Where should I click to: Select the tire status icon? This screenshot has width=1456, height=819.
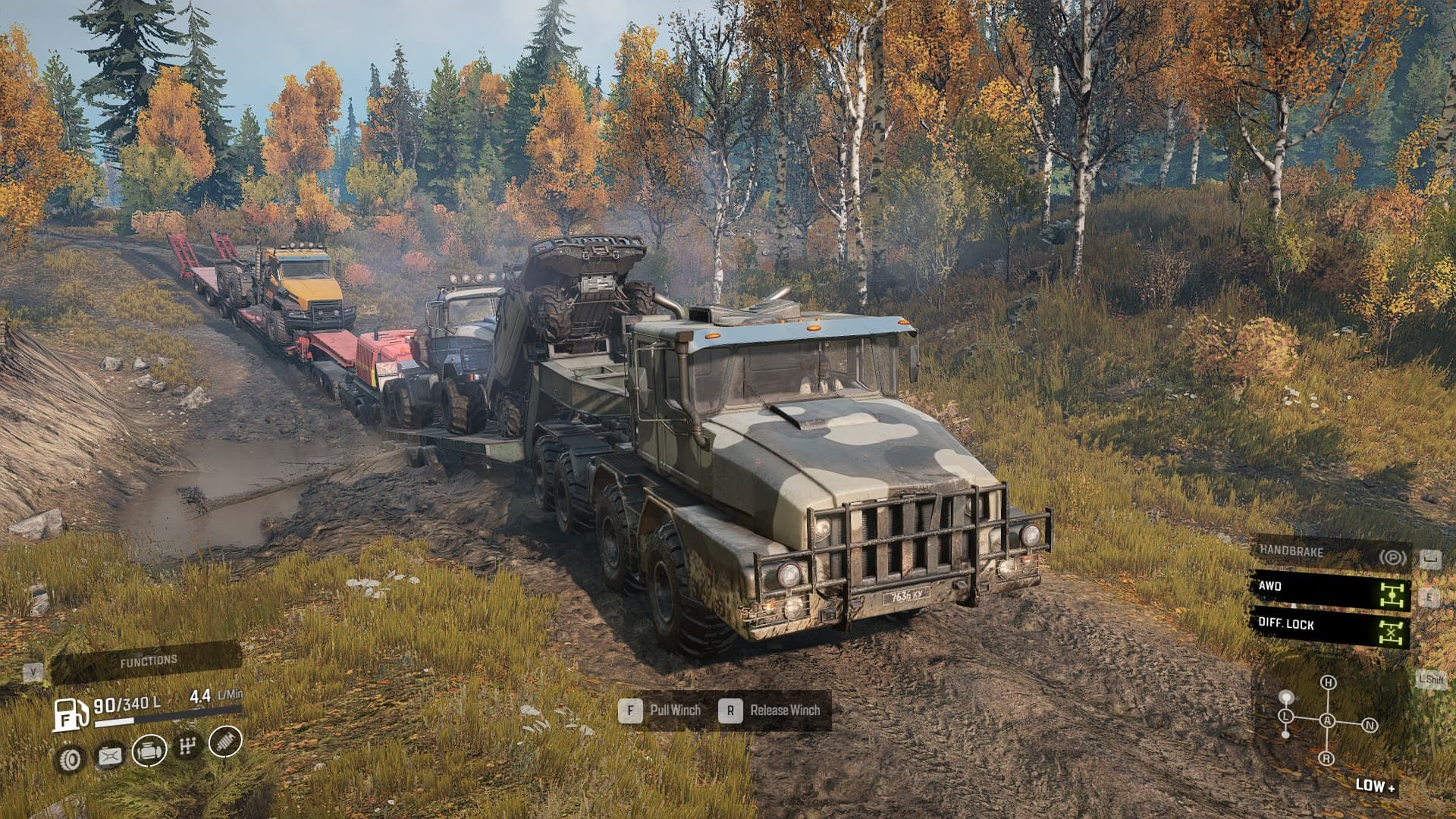71,758
